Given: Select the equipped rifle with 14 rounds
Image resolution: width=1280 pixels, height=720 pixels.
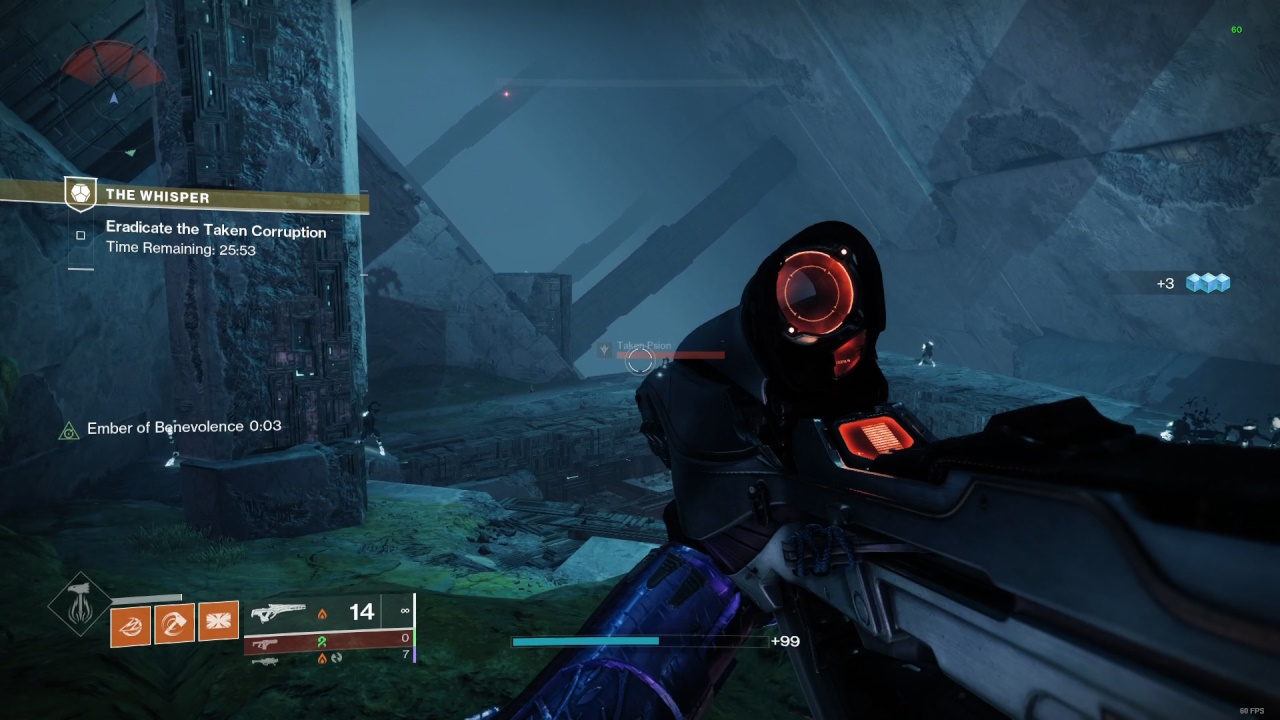Looking at the screenshot, I should point(328,611).
